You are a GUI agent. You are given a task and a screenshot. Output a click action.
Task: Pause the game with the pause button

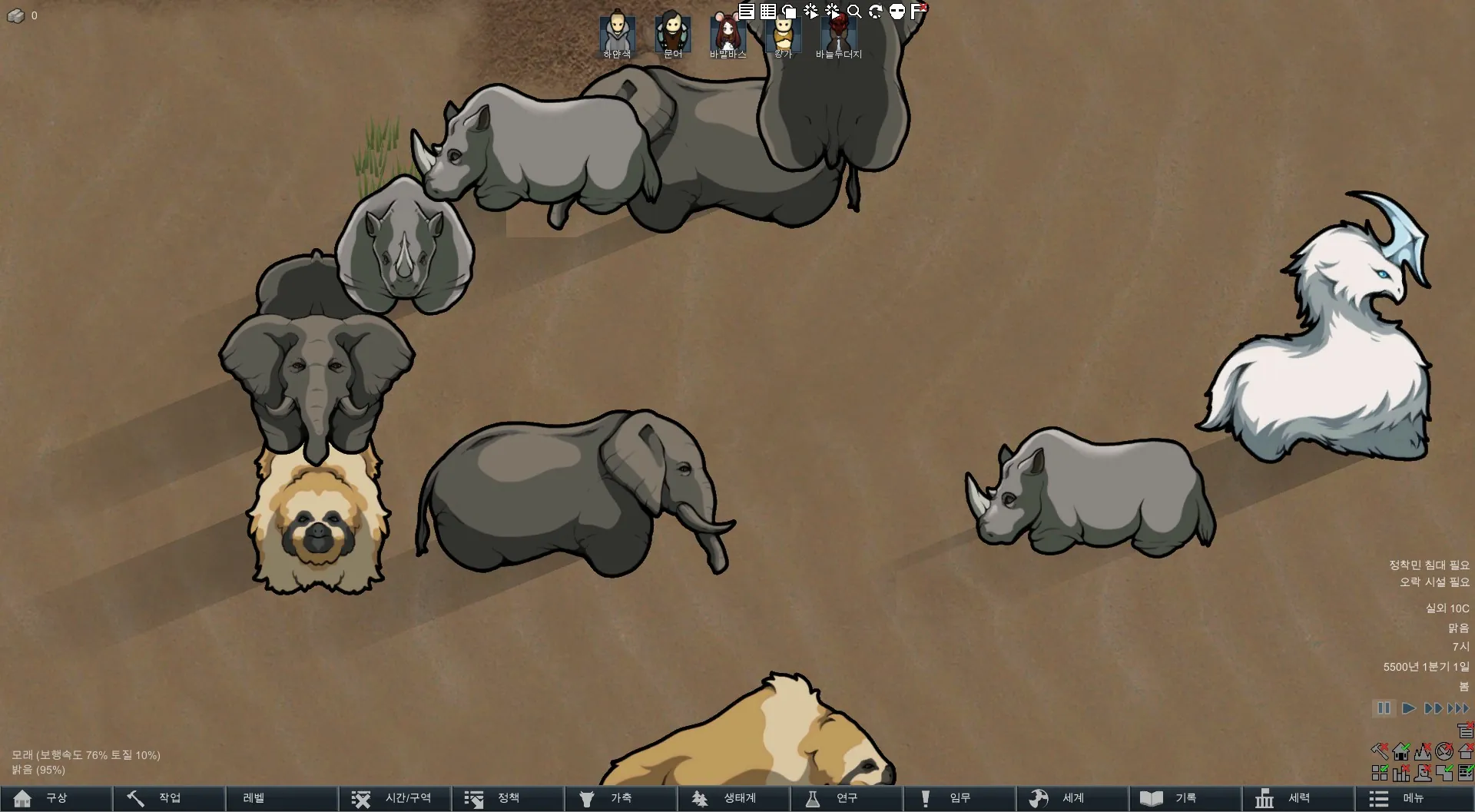click(1384, 708)
